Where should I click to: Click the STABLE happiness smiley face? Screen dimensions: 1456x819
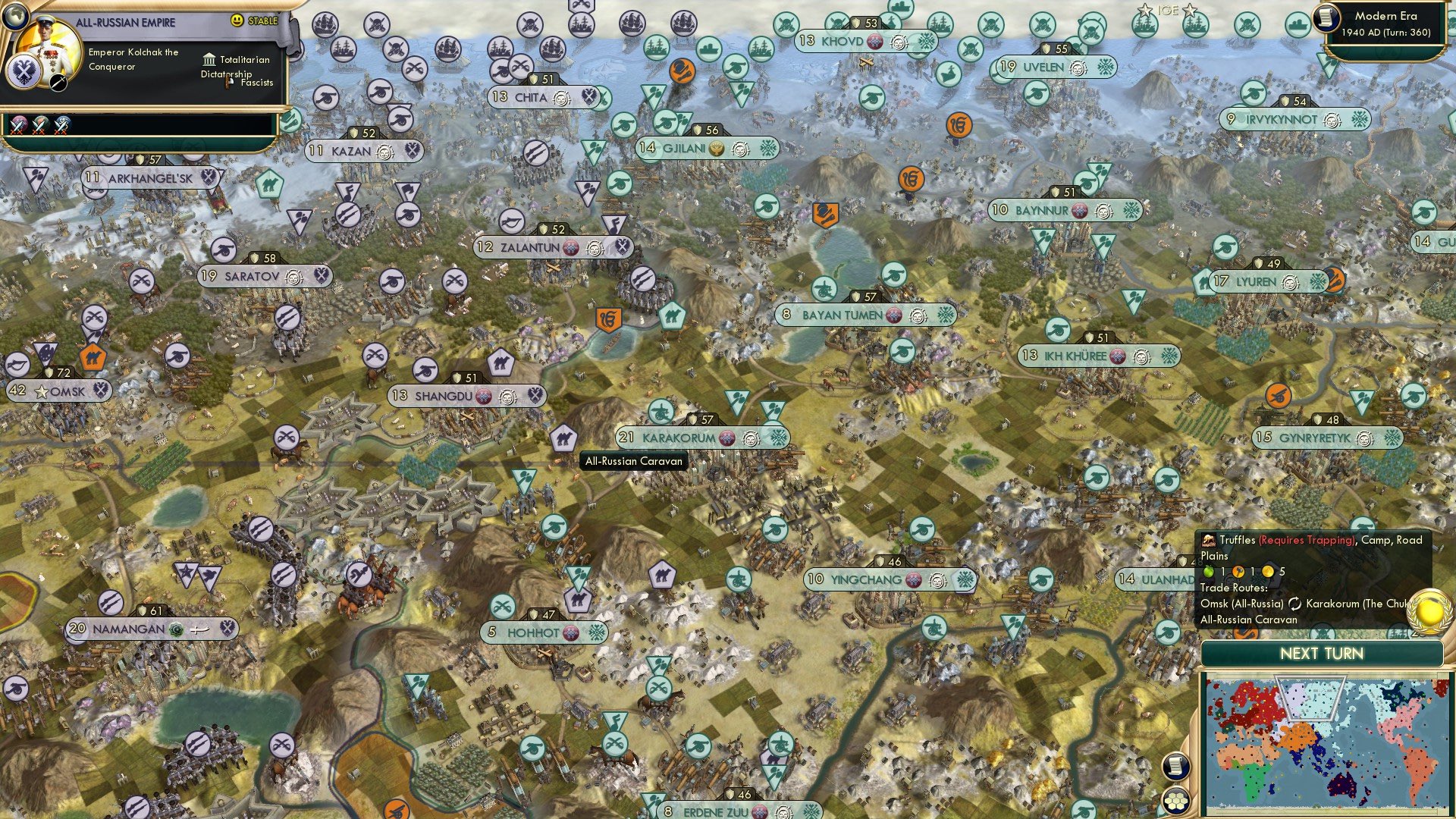click(x=238, y=20)
